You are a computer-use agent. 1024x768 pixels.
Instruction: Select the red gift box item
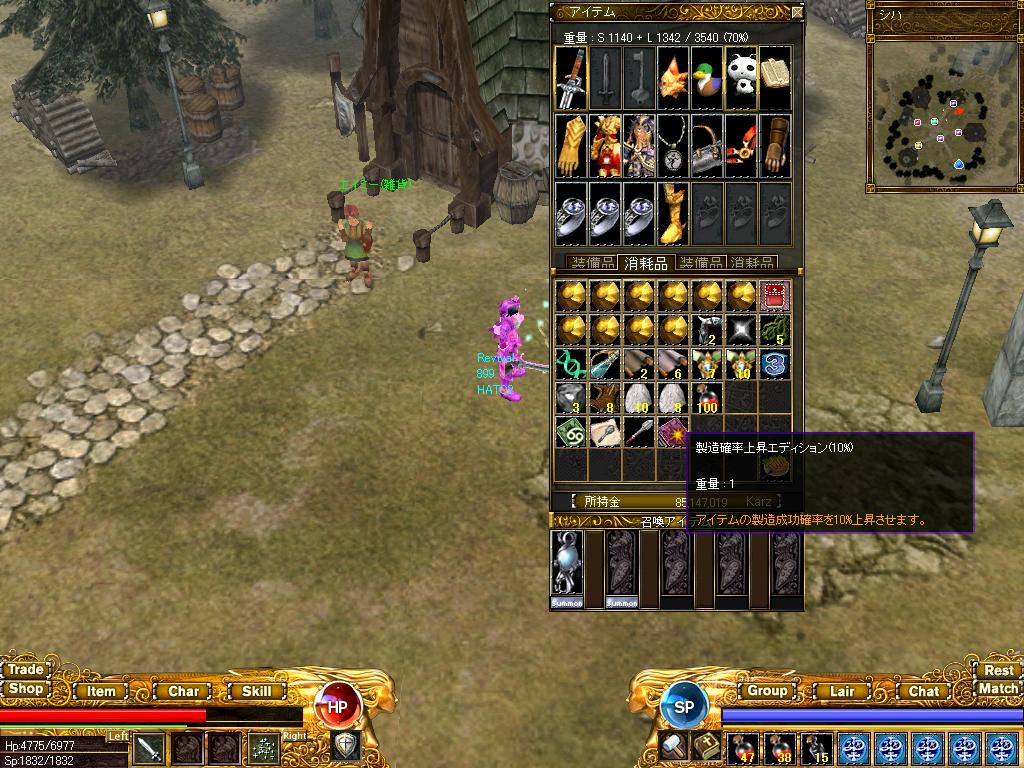(x=776, y=295)
